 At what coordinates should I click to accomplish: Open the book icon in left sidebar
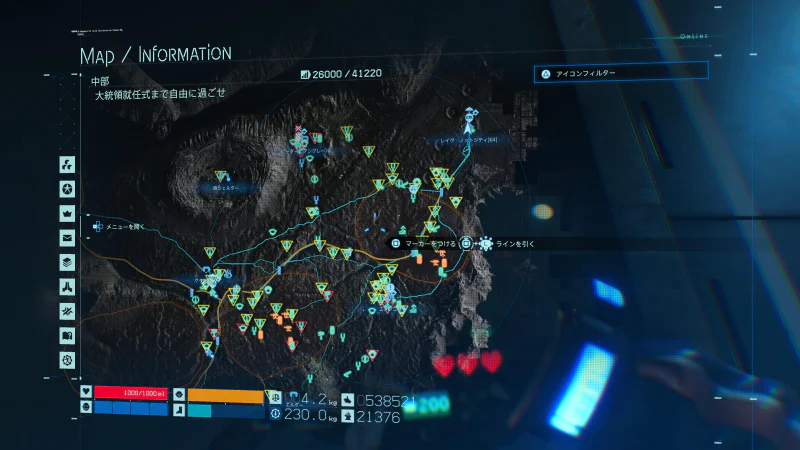tap(68, 335)
